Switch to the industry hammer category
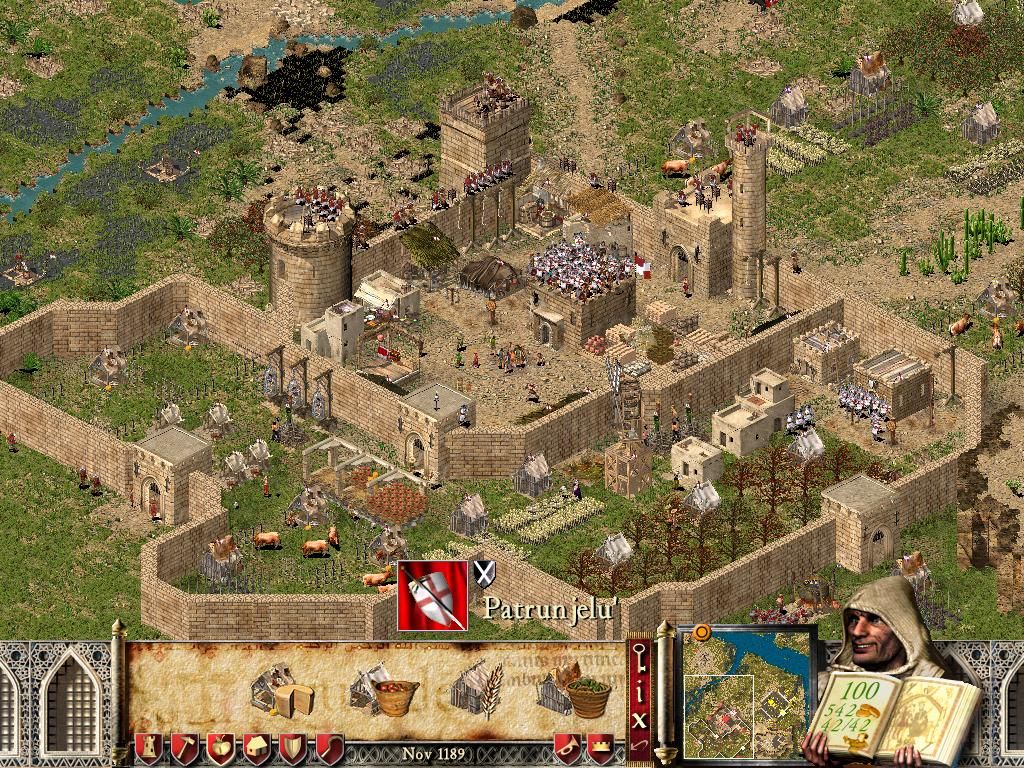 point(183,747)
